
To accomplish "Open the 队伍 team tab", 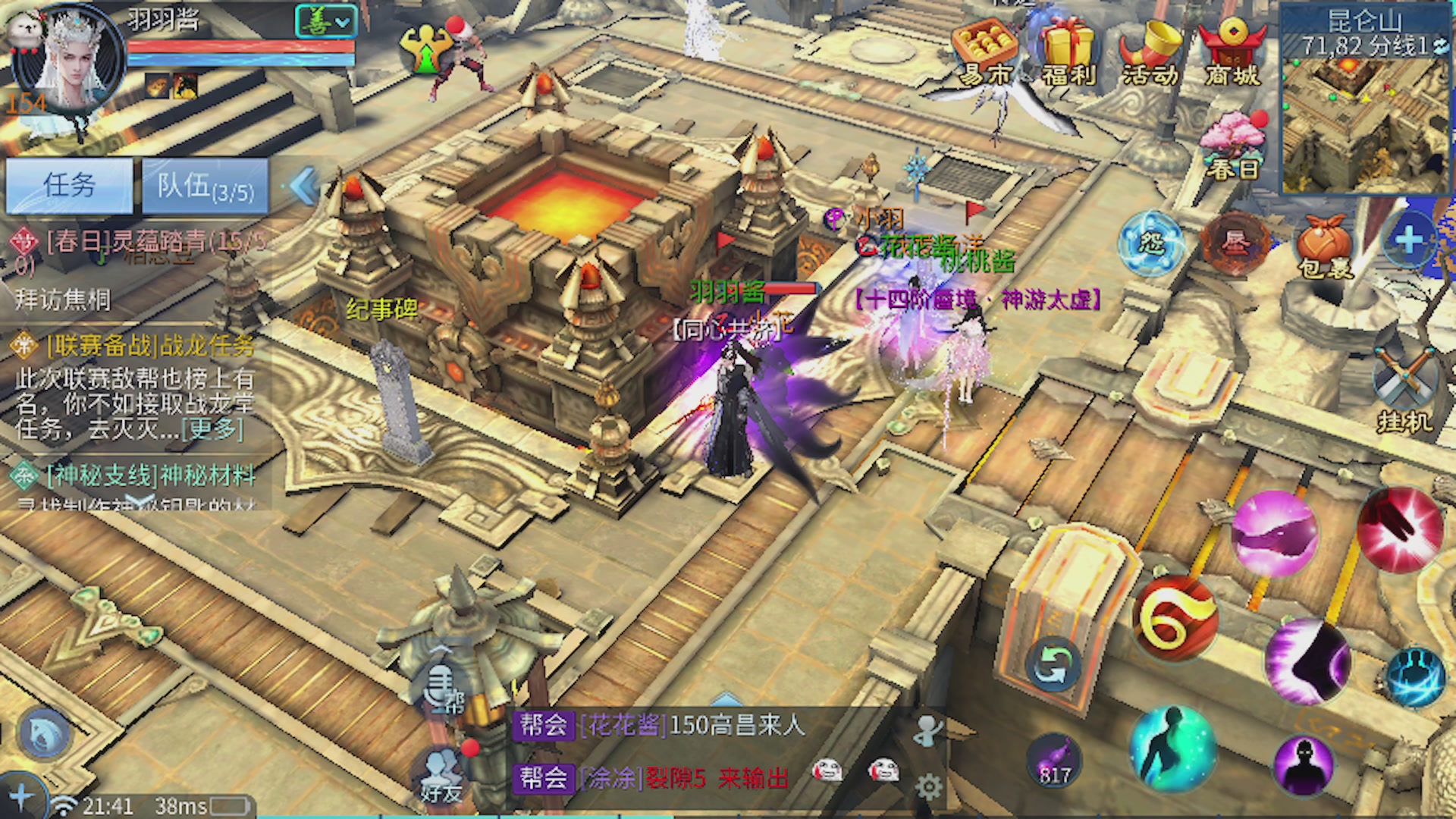I will (205, 186).
